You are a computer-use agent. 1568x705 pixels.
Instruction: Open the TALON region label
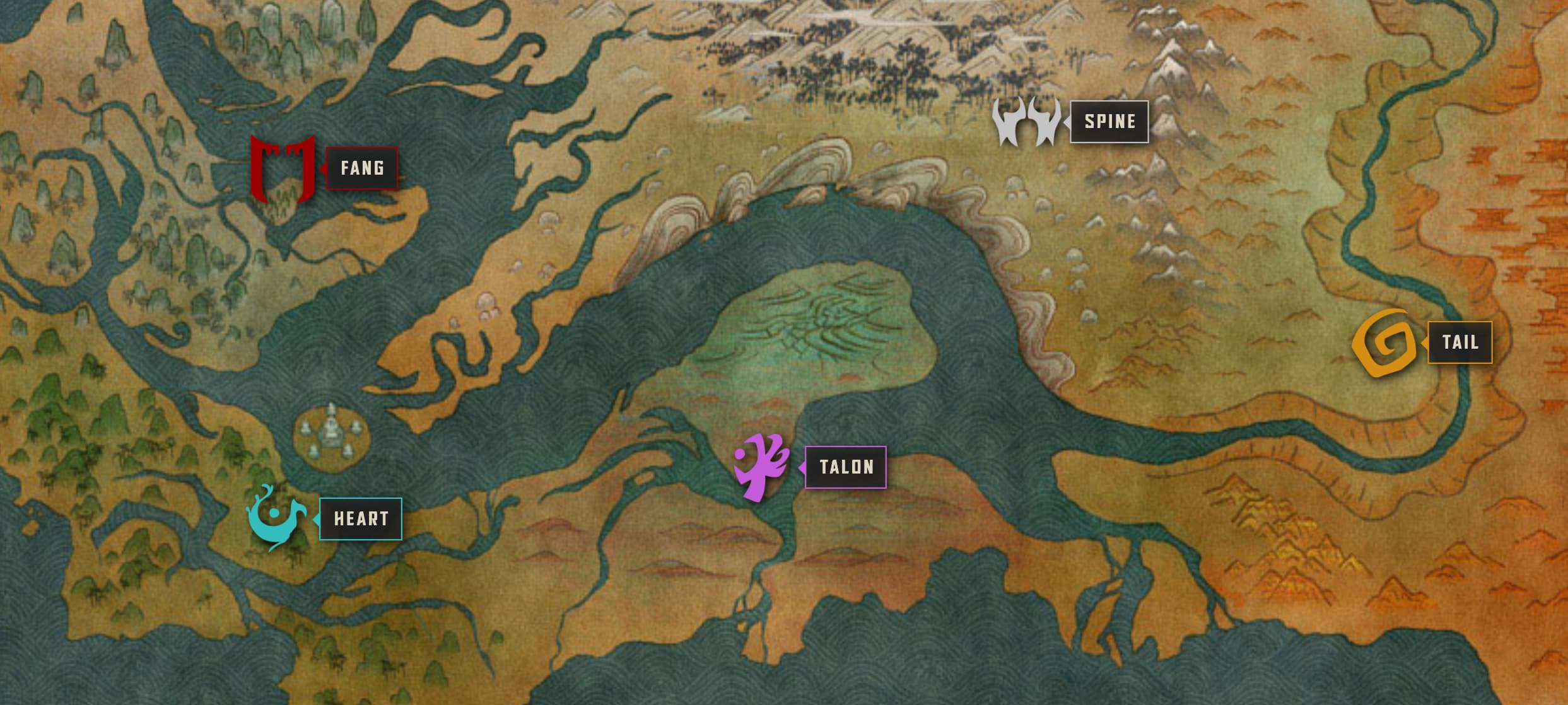[846, 467]
